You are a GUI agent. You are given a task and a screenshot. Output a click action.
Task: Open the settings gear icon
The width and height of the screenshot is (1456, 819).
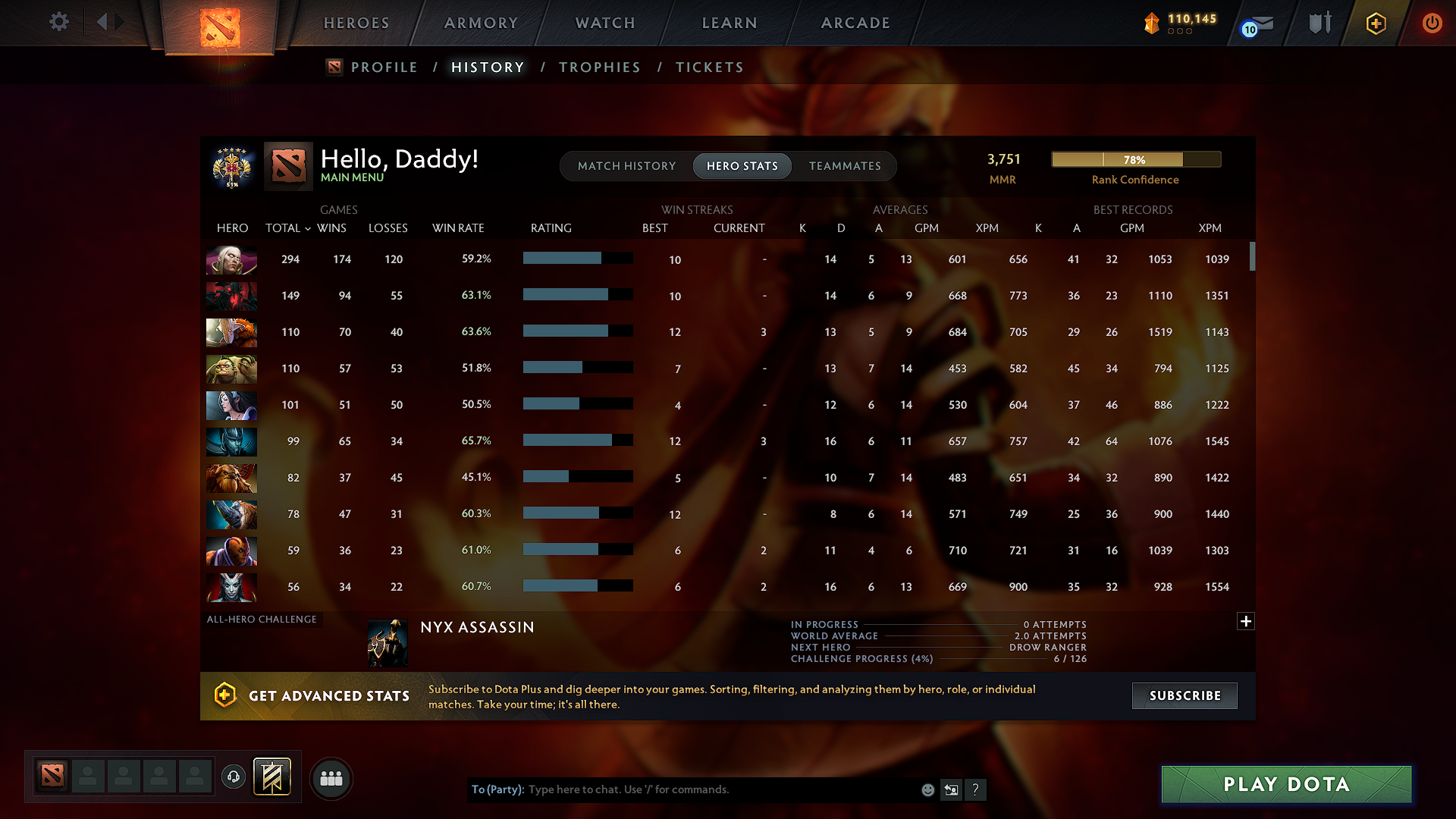point(58,22)
